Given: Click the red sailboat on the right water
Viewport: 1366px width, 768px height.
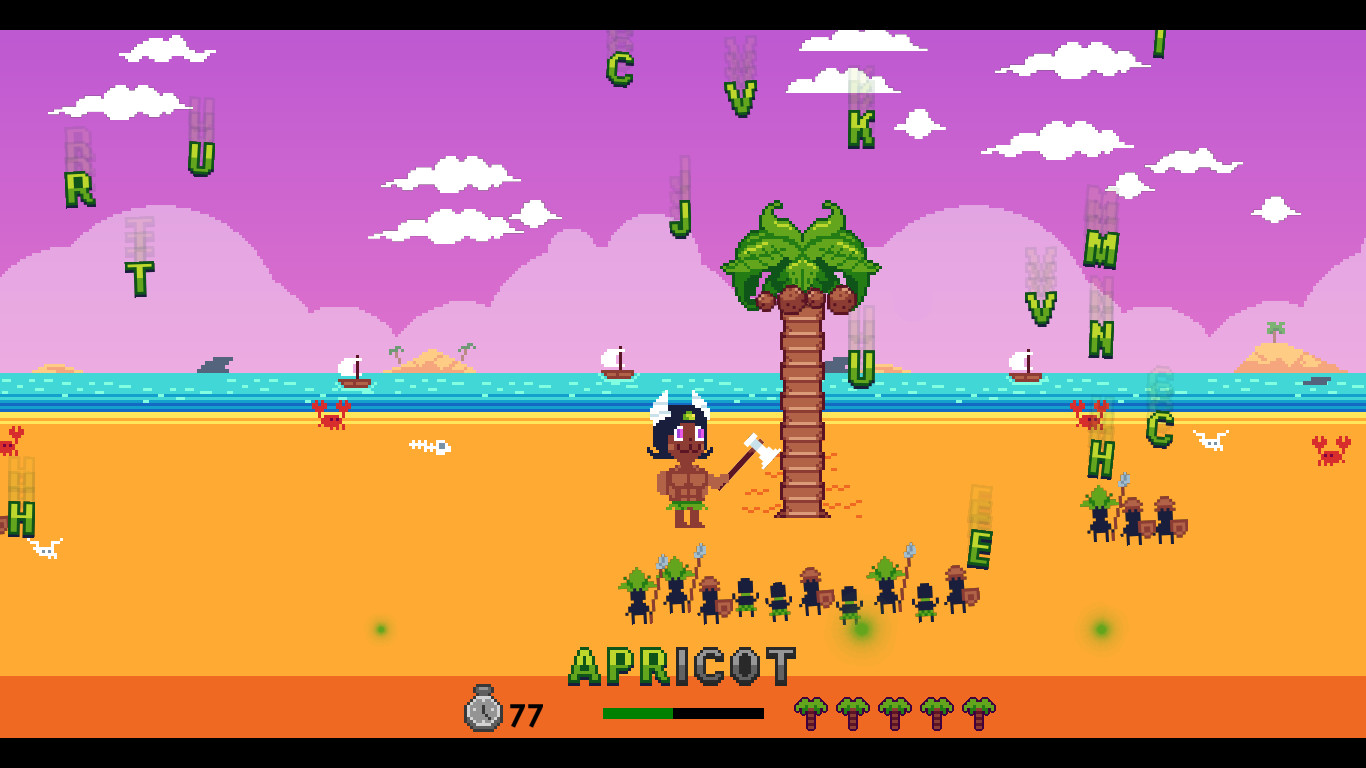Looking at the screenshot, I should 1024,368.
